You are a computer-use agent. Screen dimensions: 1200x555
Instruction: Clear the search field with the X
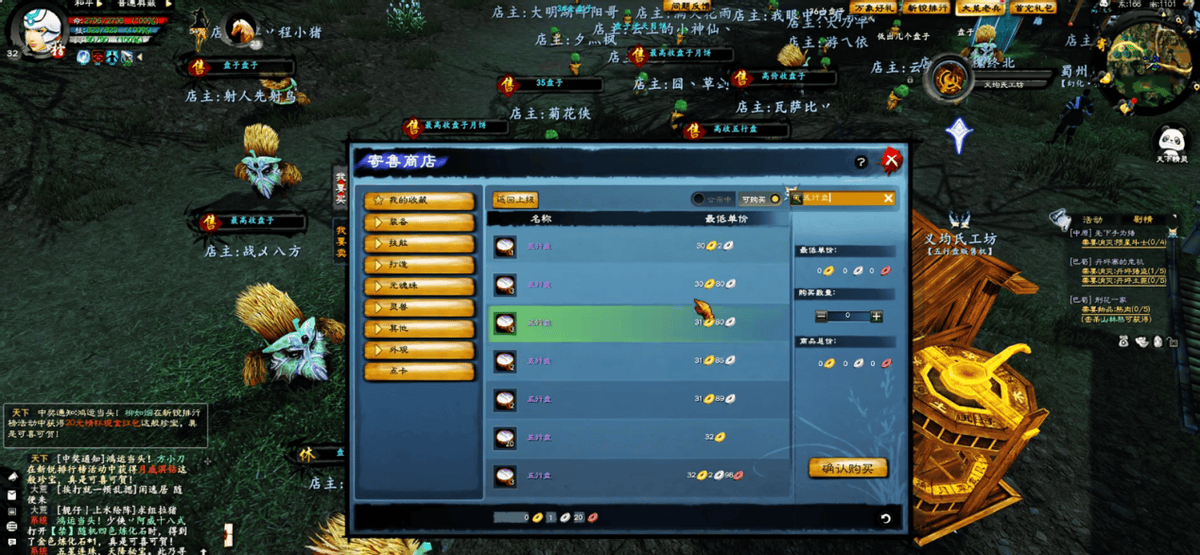point(888,199)
